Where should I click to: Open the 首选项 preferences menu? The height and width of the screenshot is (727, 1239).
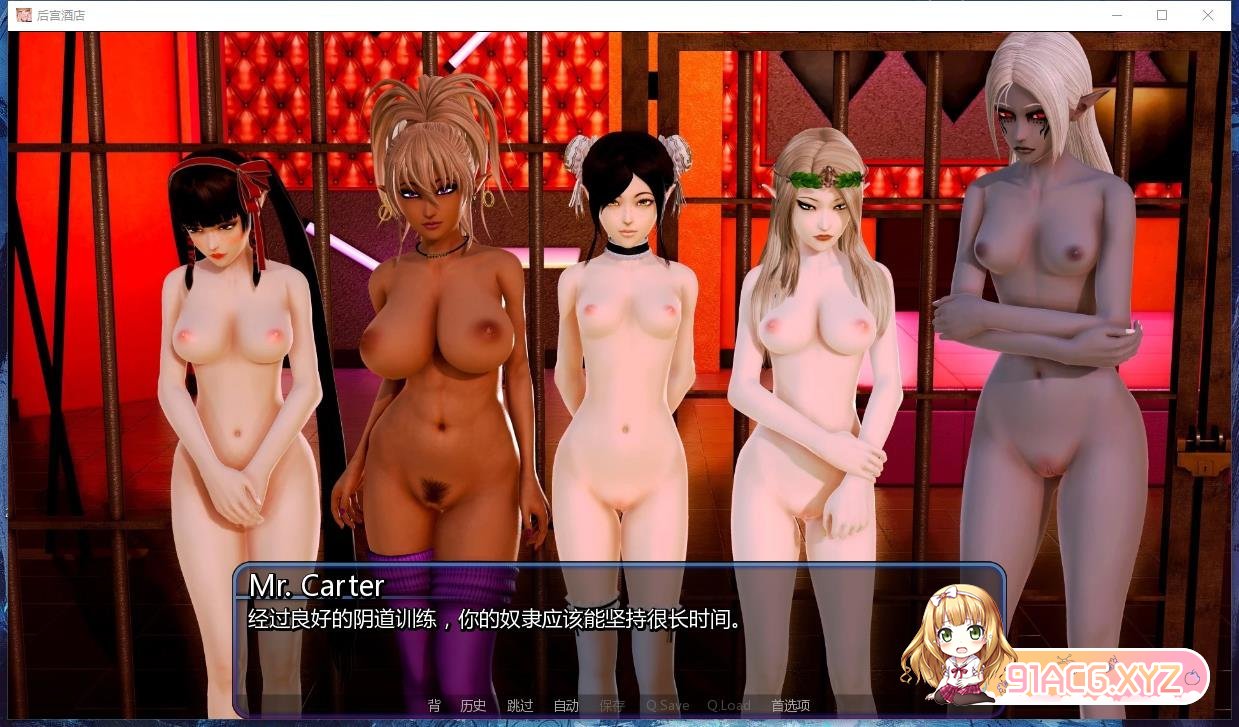(790, 706)
